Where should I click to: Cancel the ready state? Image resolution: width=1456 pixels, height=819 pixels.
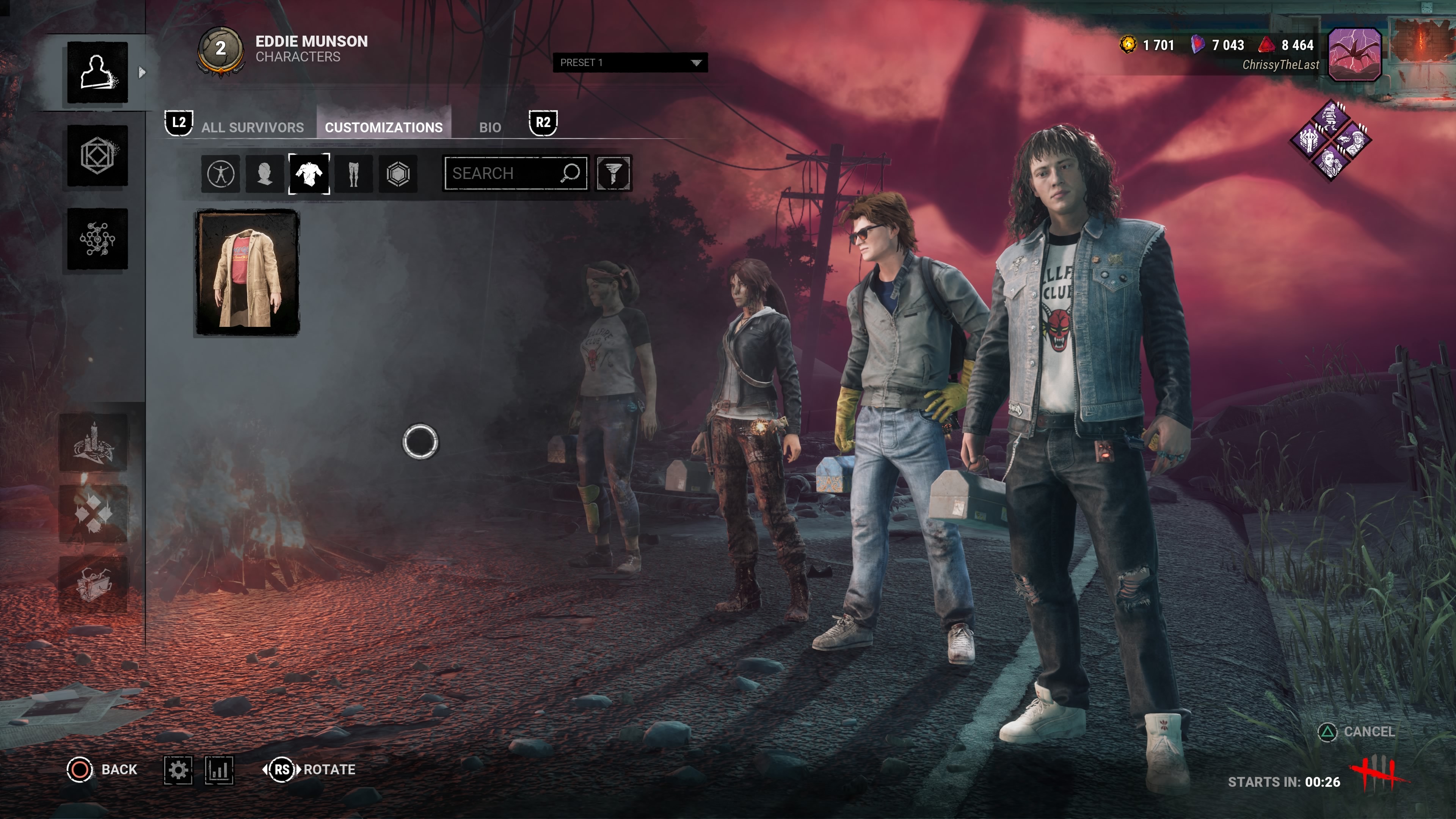click(x=1357, y=732)
